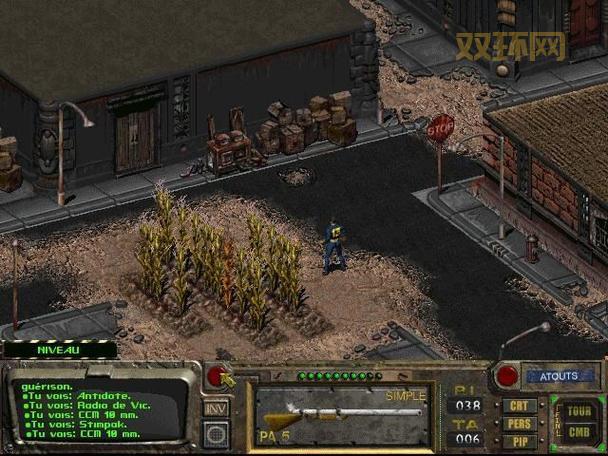Switch active hand with the red button beside INV
The width and height of the screenshot is (608, 456).
[x=215, y=377]
